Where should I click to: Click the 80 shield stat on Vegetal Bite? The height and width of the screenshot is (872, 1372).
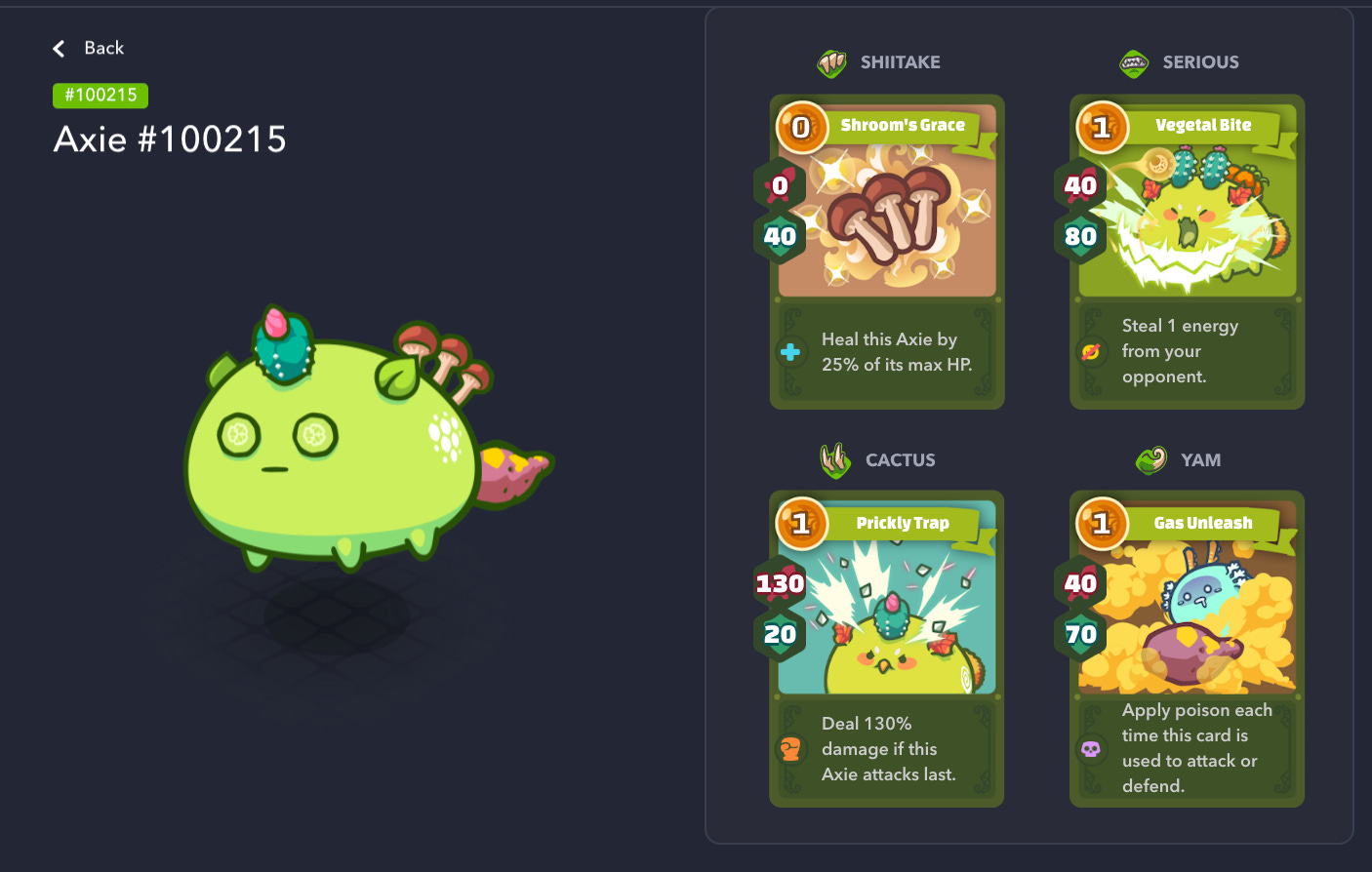1079,236
